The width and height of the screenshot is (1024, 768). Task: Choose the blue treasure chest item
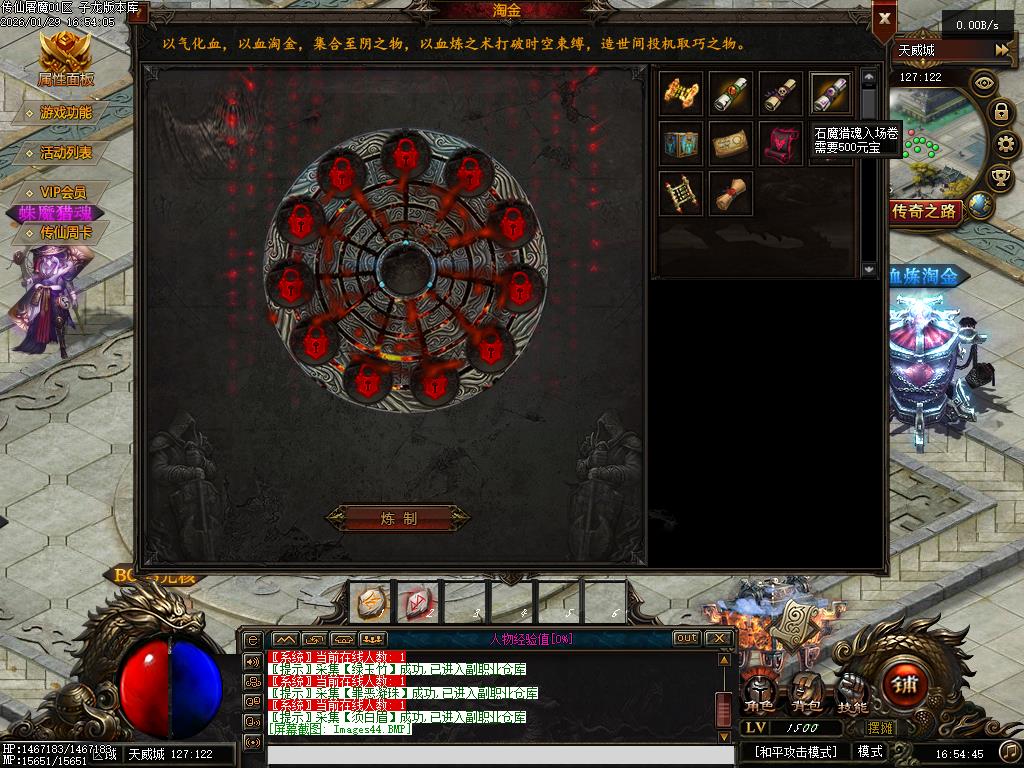pos(681,143)
